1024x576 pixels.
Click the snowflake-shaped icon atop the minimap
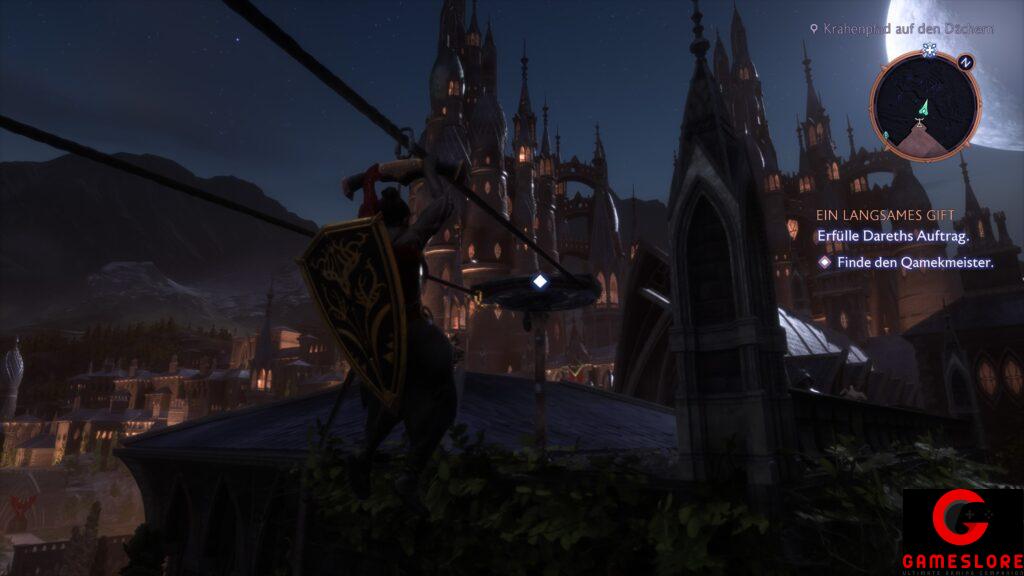click(x=929, y=48)
